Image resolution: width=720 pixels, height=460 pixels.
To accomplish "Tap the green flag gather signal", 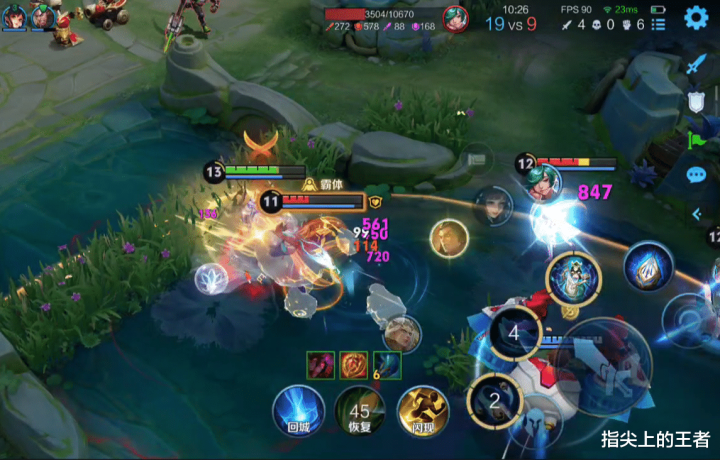I will pyautogui.click(x=696, y=139).
